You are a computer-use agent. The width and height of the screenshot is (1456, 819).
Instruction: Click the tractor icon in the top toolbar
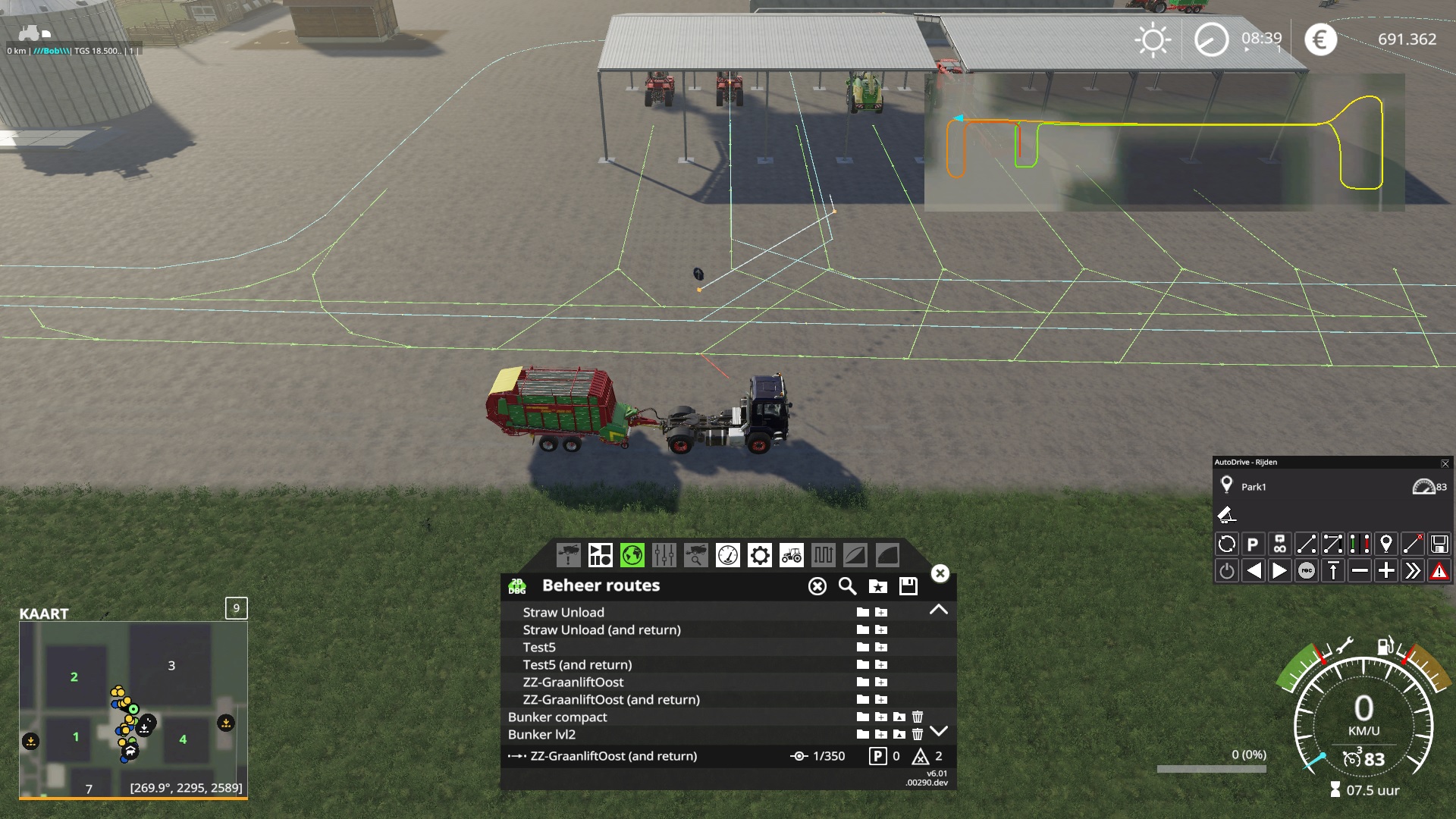click(x=792, y=556)
